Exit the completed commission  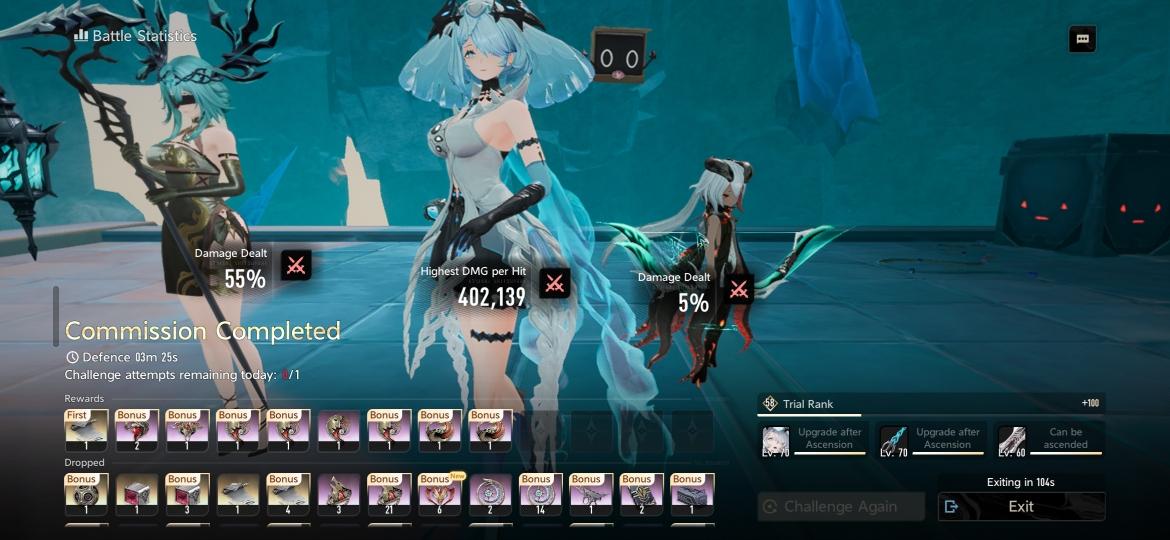coord(1021,506)
